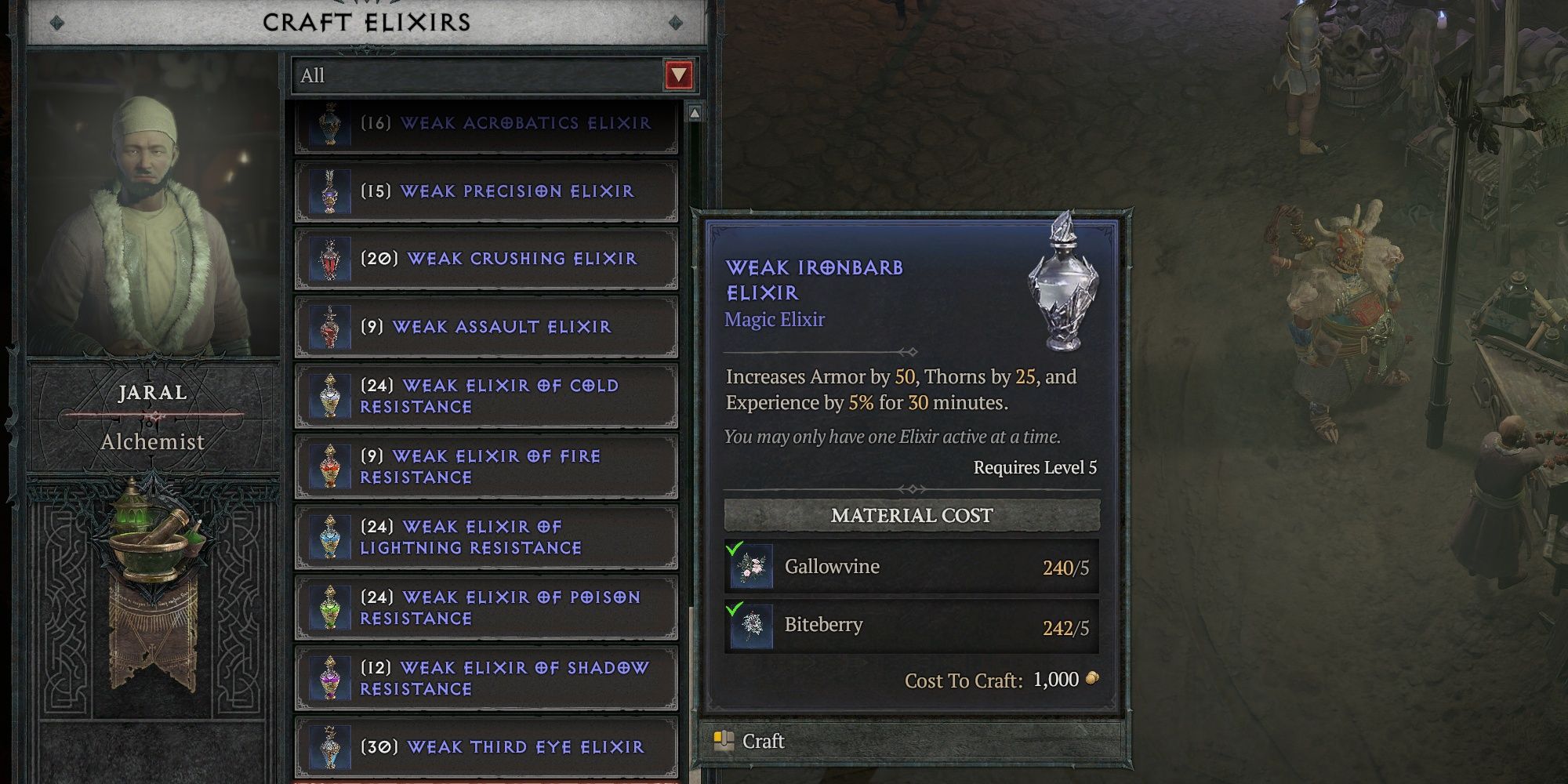1568x784 pixels.
Task: Click the scrollbar up arrow on the elixir list
Action: point(693,114)
